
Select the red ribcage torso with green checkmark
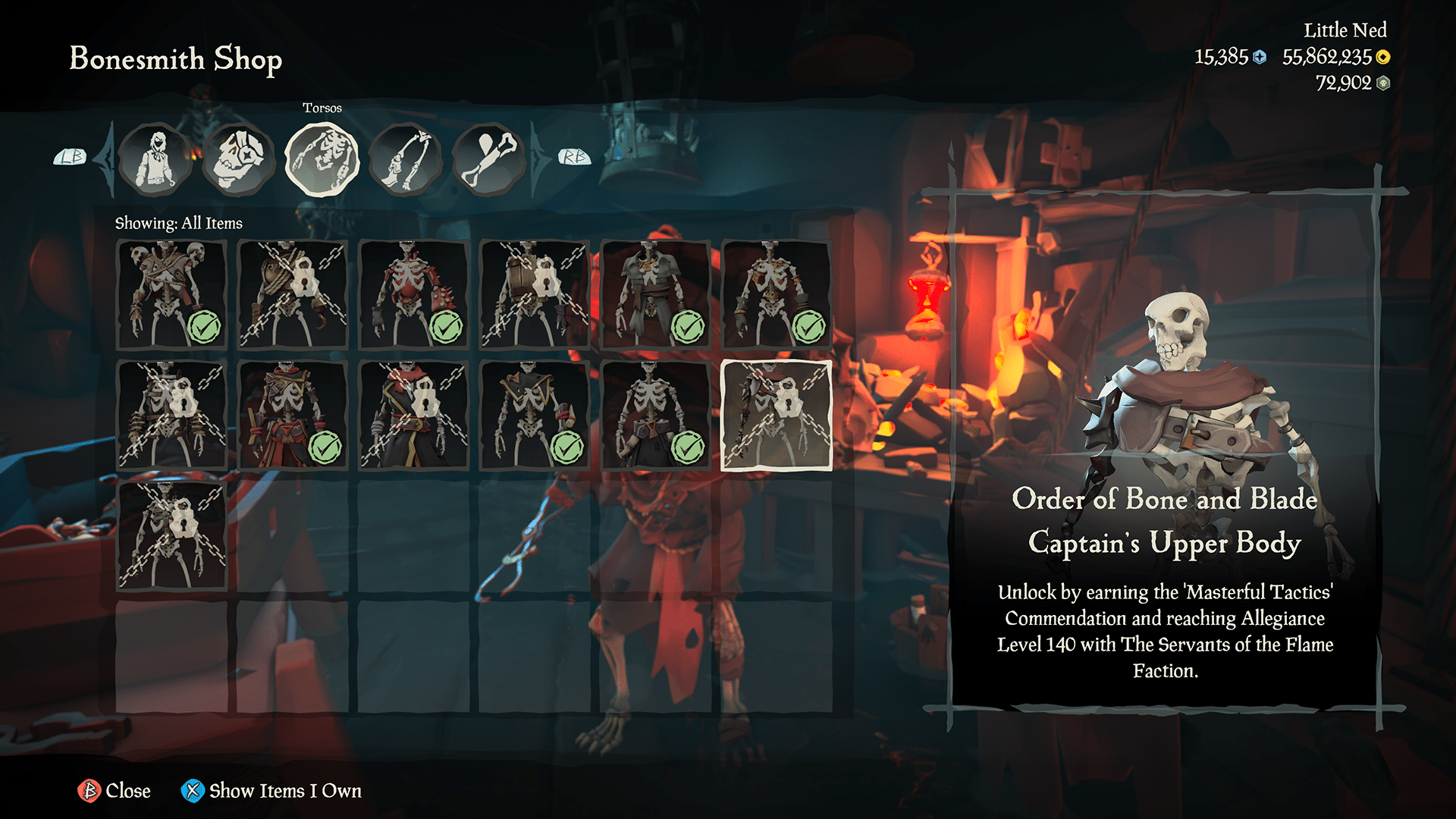coord(413,294)
